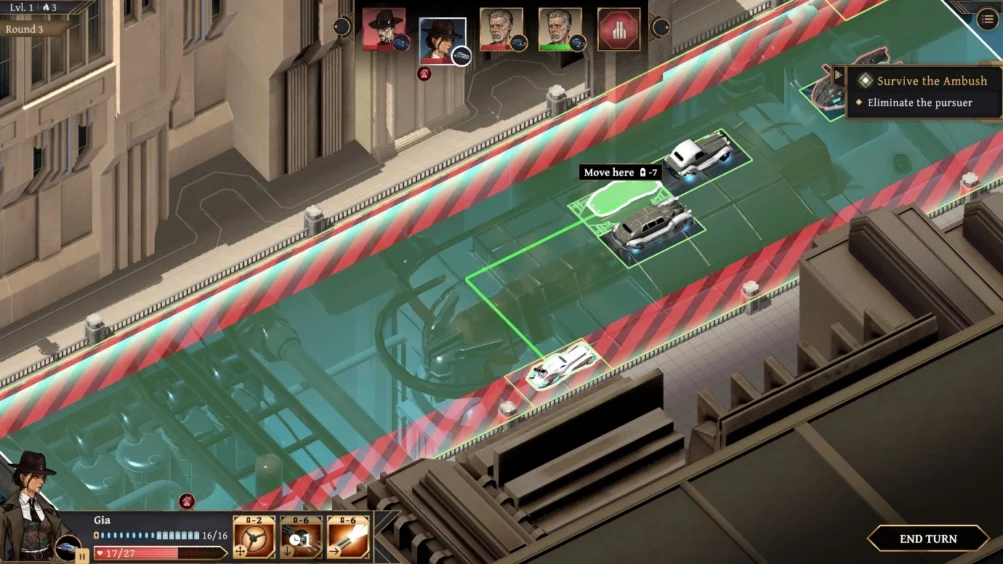The height and width of the screenshot is (564, 1003).
Task: Fire the muzzle flash shoot ability
Action: point(348,537)
